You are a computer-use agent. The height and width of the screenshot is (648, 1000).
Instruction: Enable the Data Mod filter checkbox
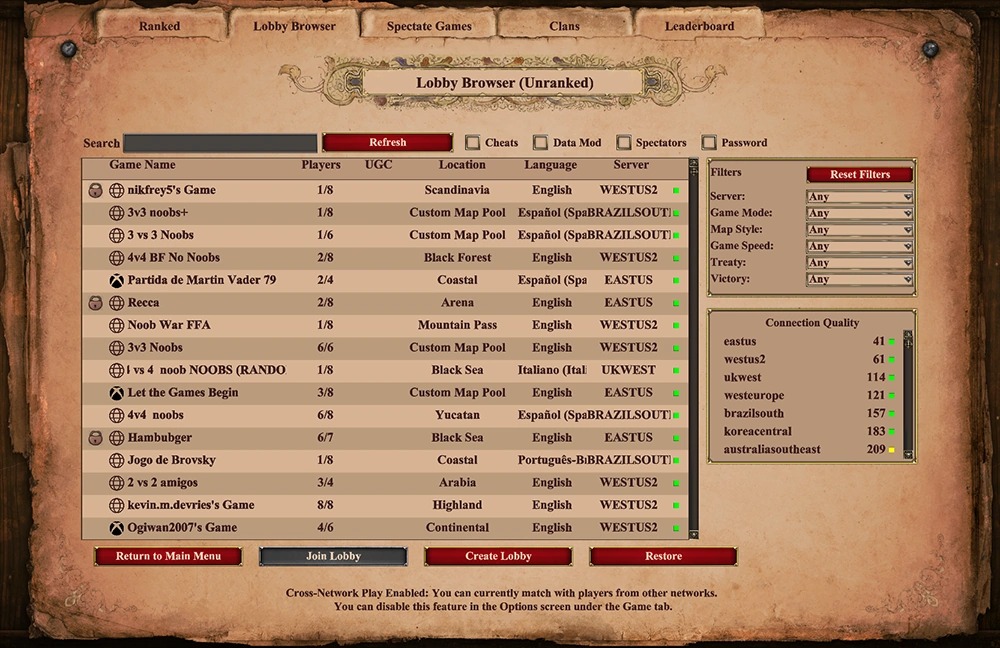(541, 143)
